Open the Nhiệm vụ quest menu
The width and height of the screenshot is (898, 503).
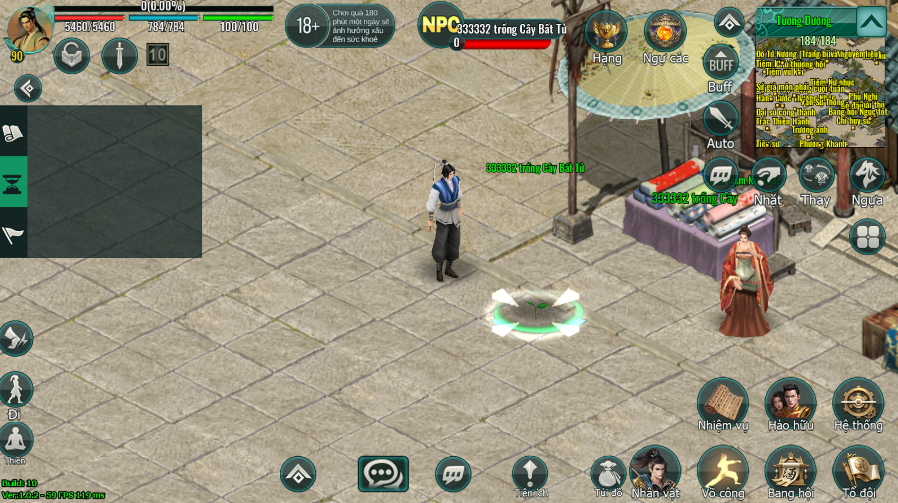click(x=722, y=402)
